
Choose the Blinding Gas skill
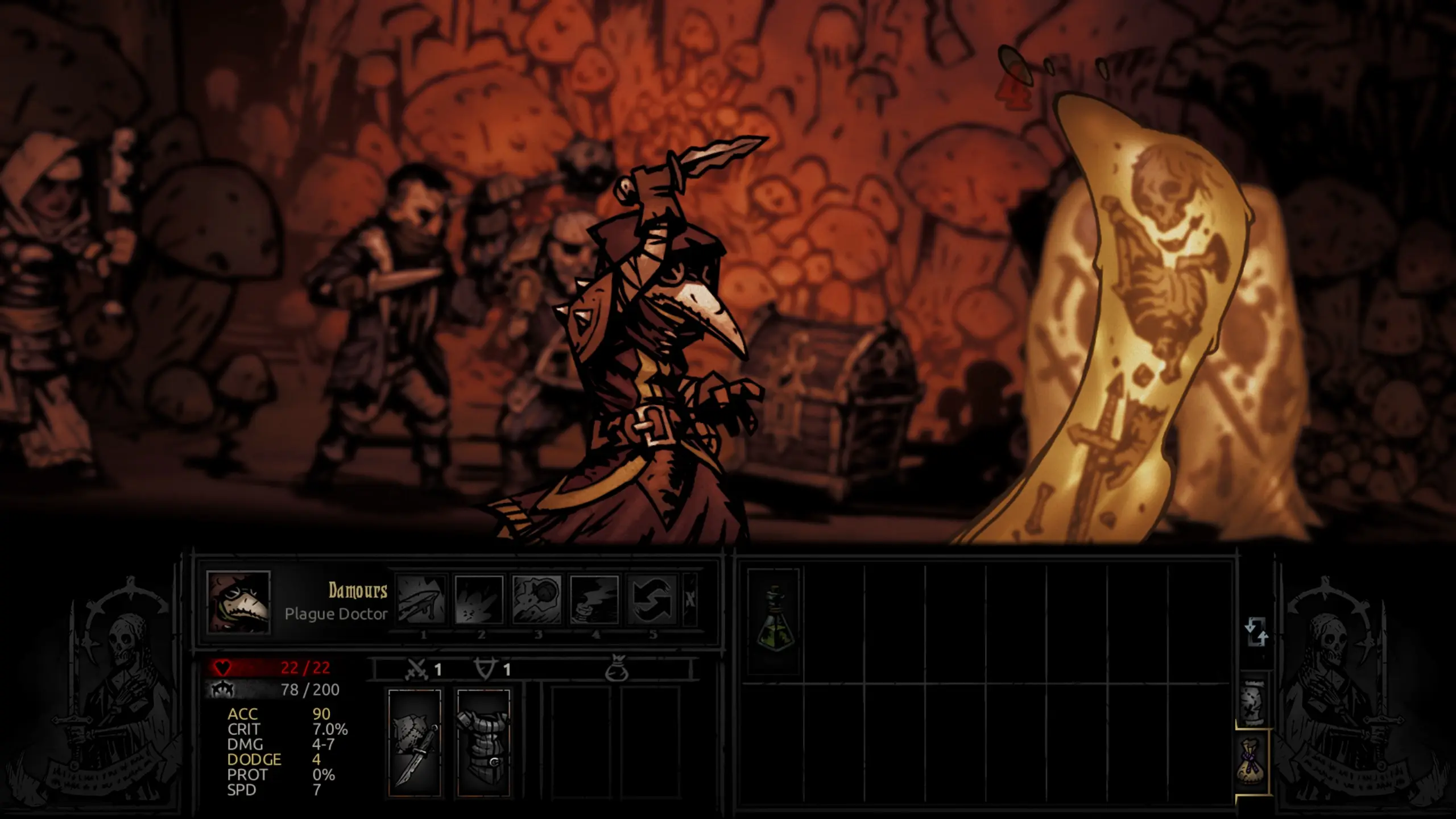(479, 600)
